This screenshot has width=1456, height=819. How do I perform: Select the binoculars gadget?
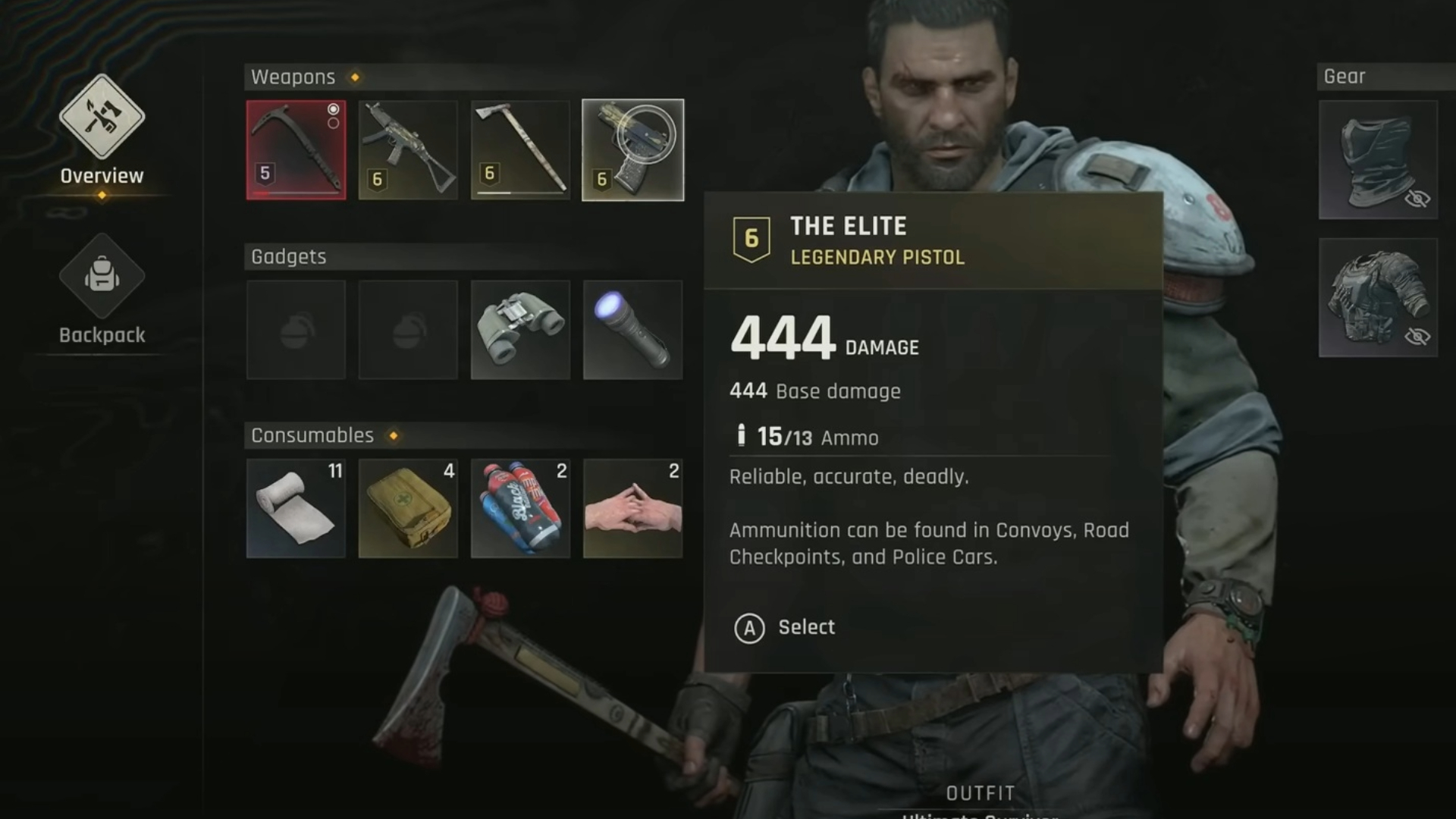click(x=520, y=330)
